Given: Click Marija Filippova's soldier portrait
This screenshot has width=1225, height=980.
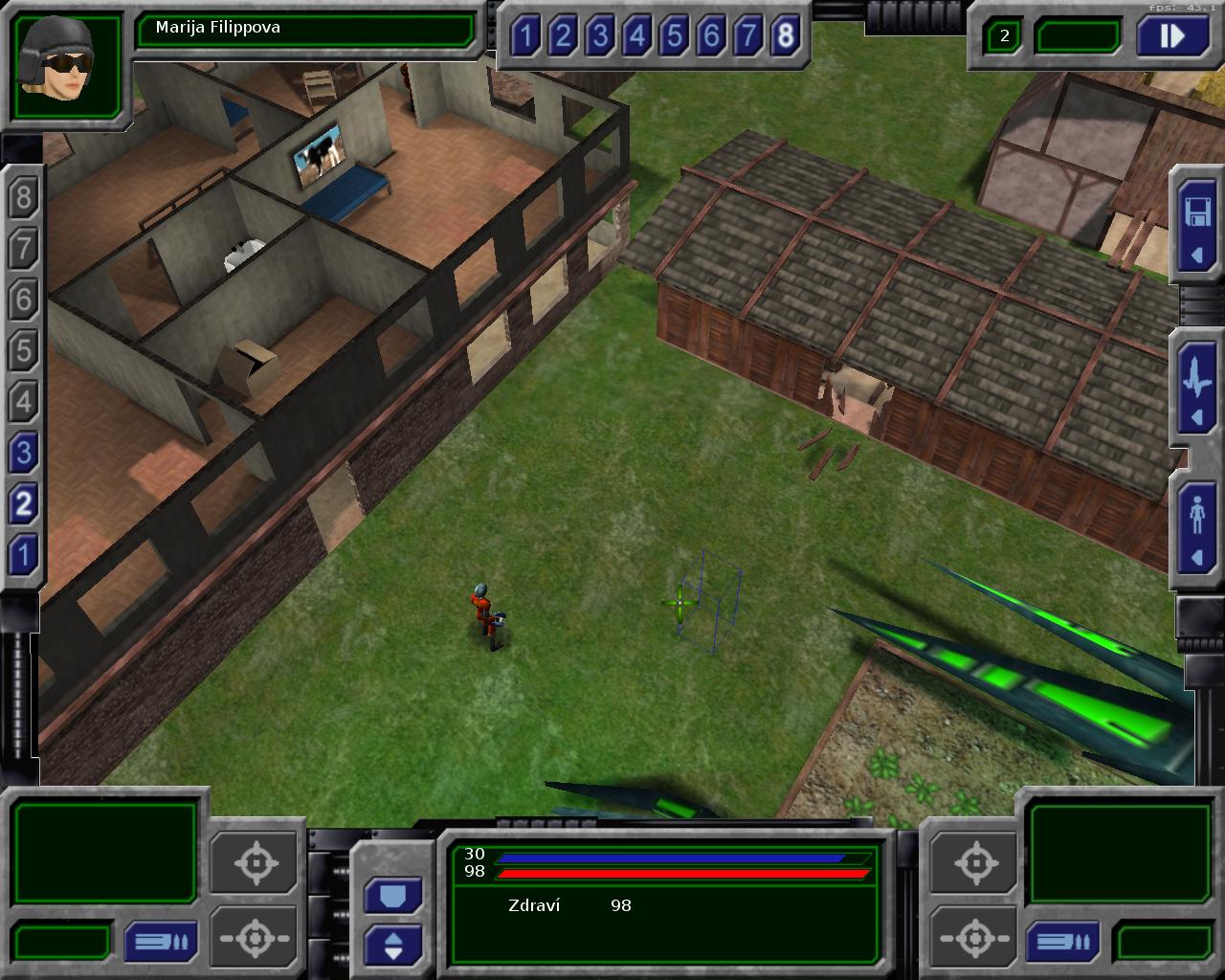Looking at the screenshot, I should 66,65.
